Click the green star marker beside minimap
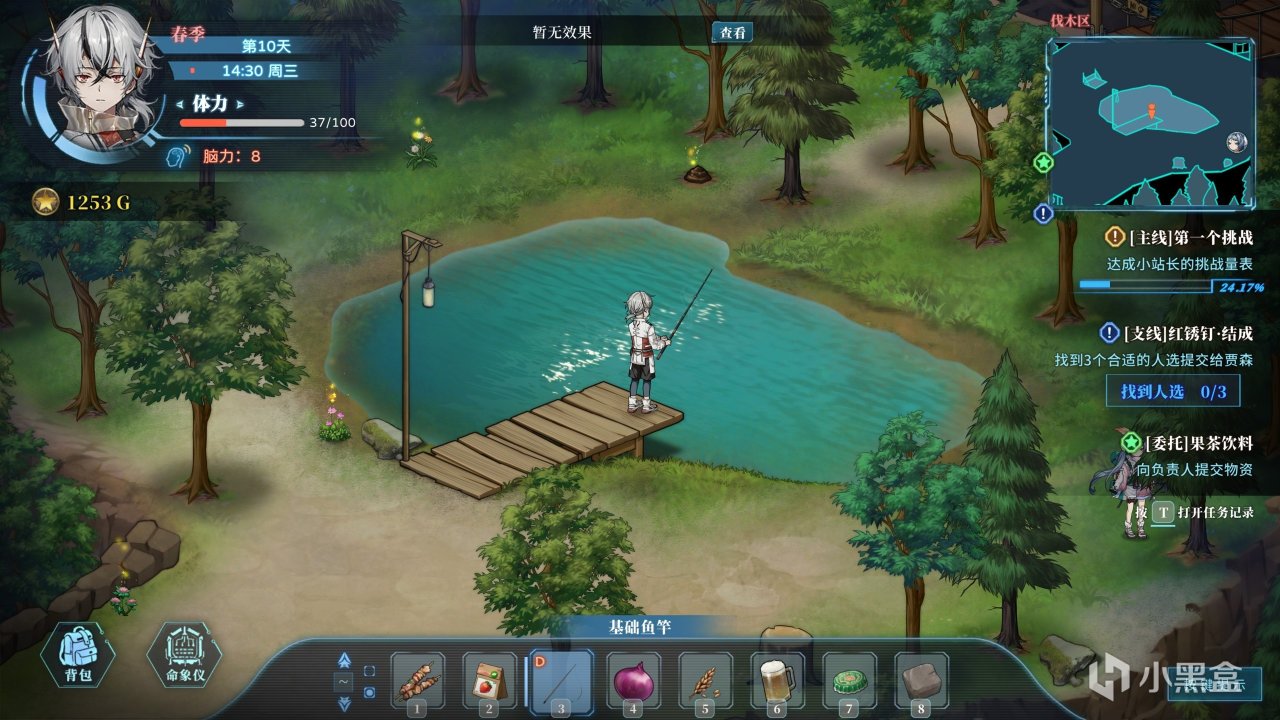Screen dimensions: 1280x720 click(1044, 162)
